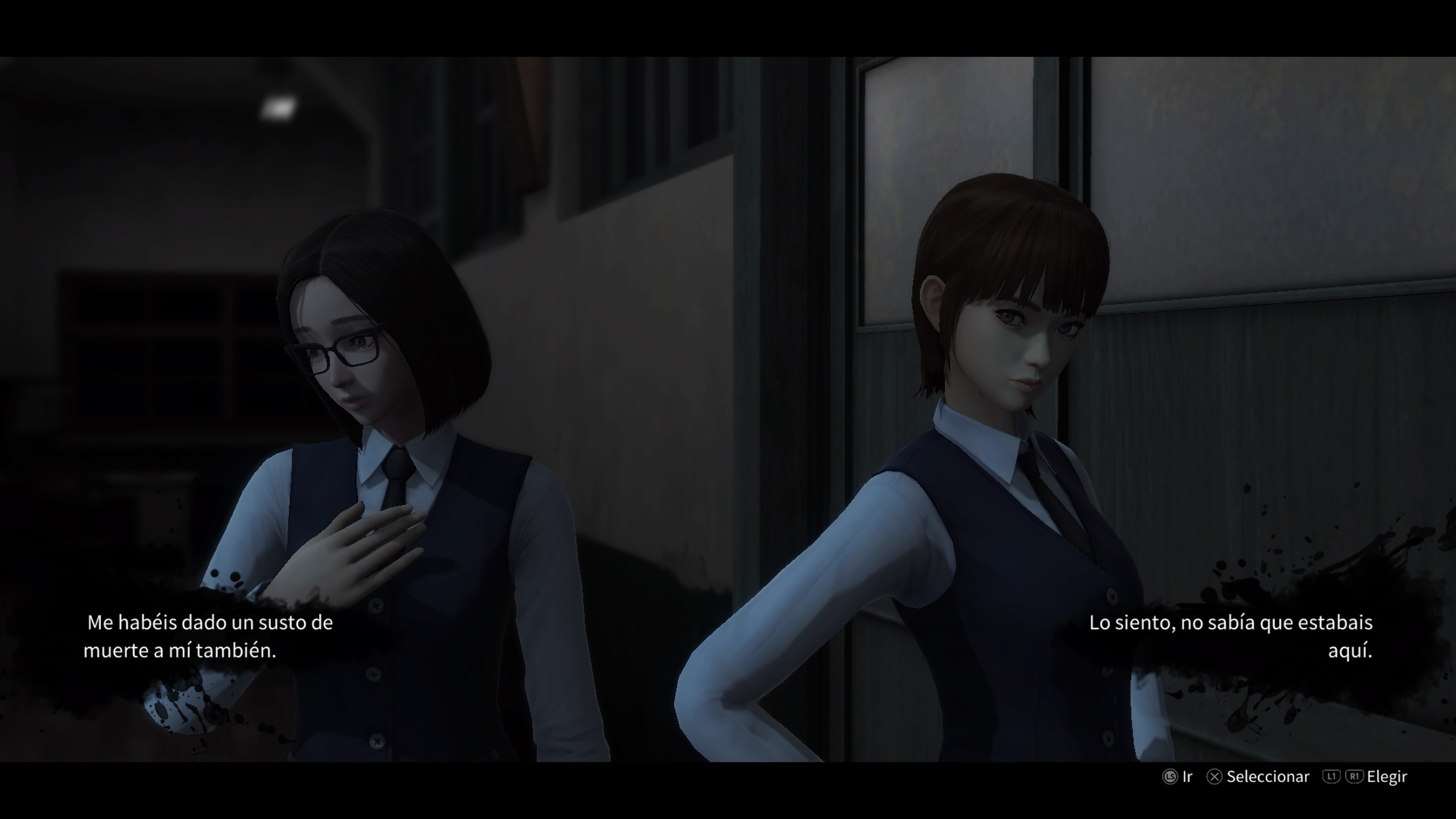The width and height of the screenshot is (1456, 819).
Task: Choose reply "Me habéis dado un susto de muerte"
Action: coord(208,637)
